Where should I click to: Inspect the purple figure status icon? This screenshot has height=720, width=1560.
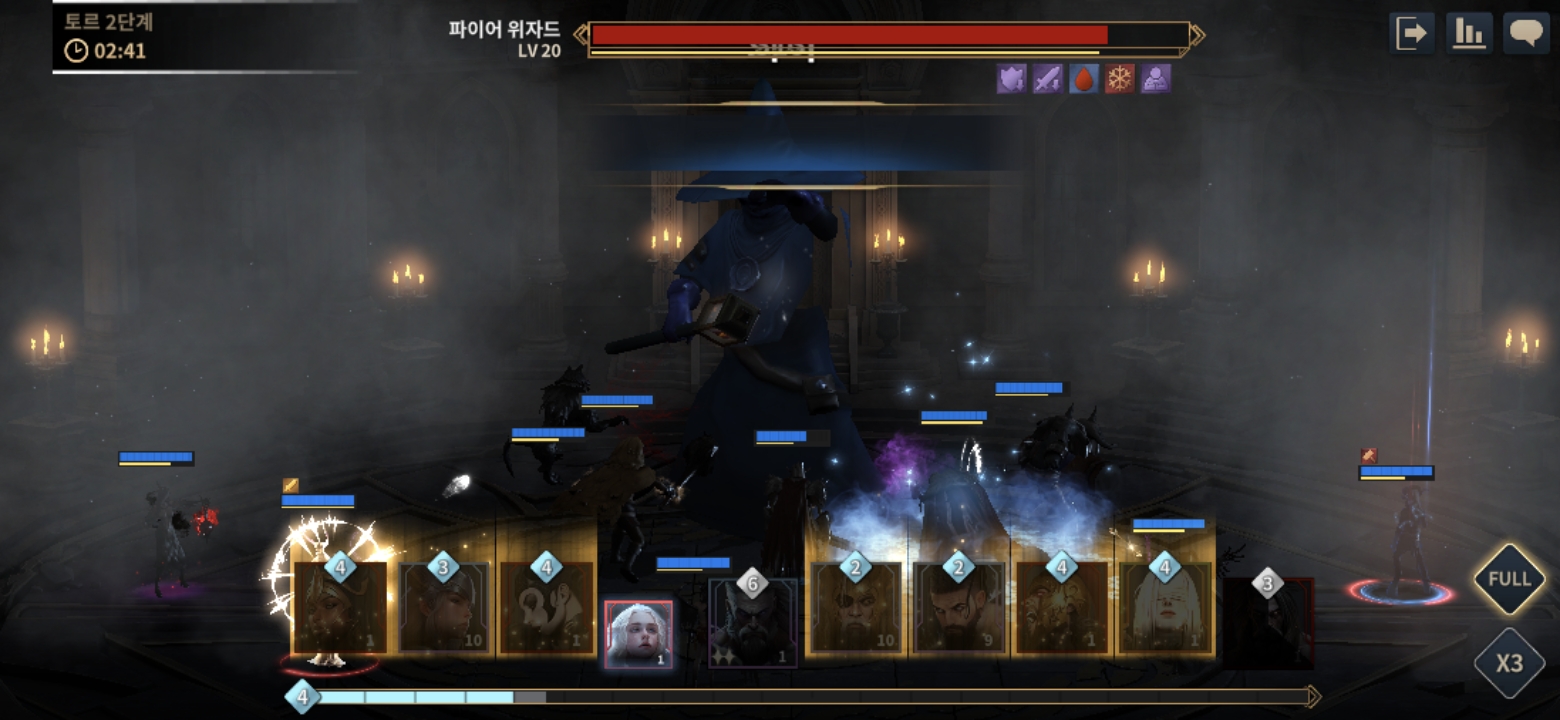tap(1156, 79)
